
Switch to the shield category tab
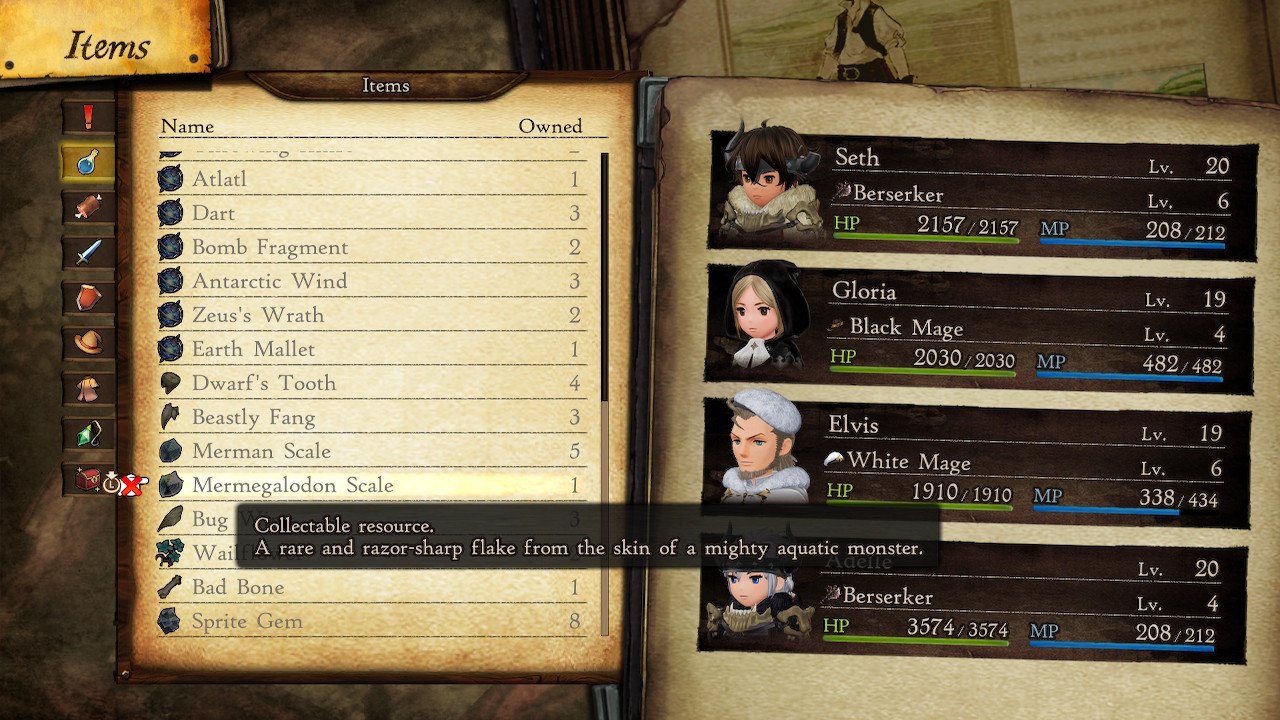(x=88, y=297)
